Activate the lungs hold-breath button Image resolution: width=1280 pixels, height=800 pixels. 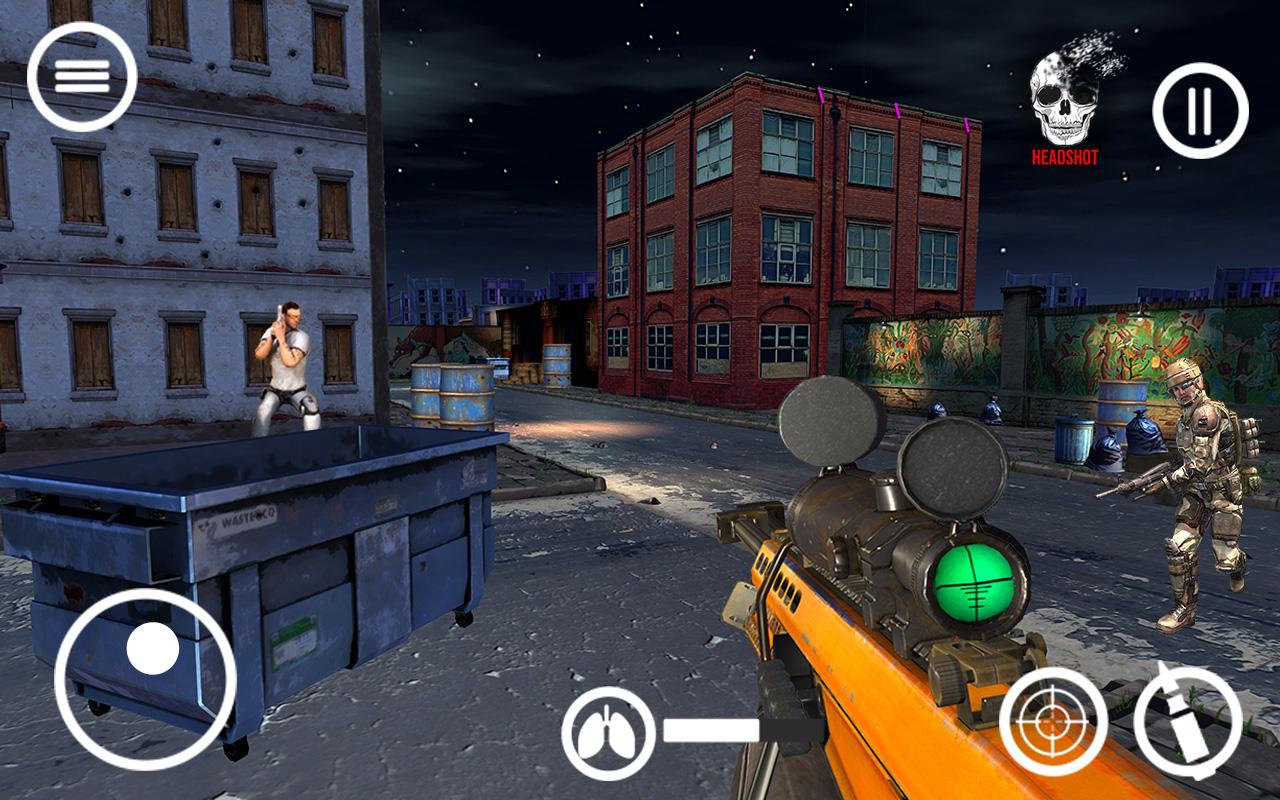click(608, 734)
